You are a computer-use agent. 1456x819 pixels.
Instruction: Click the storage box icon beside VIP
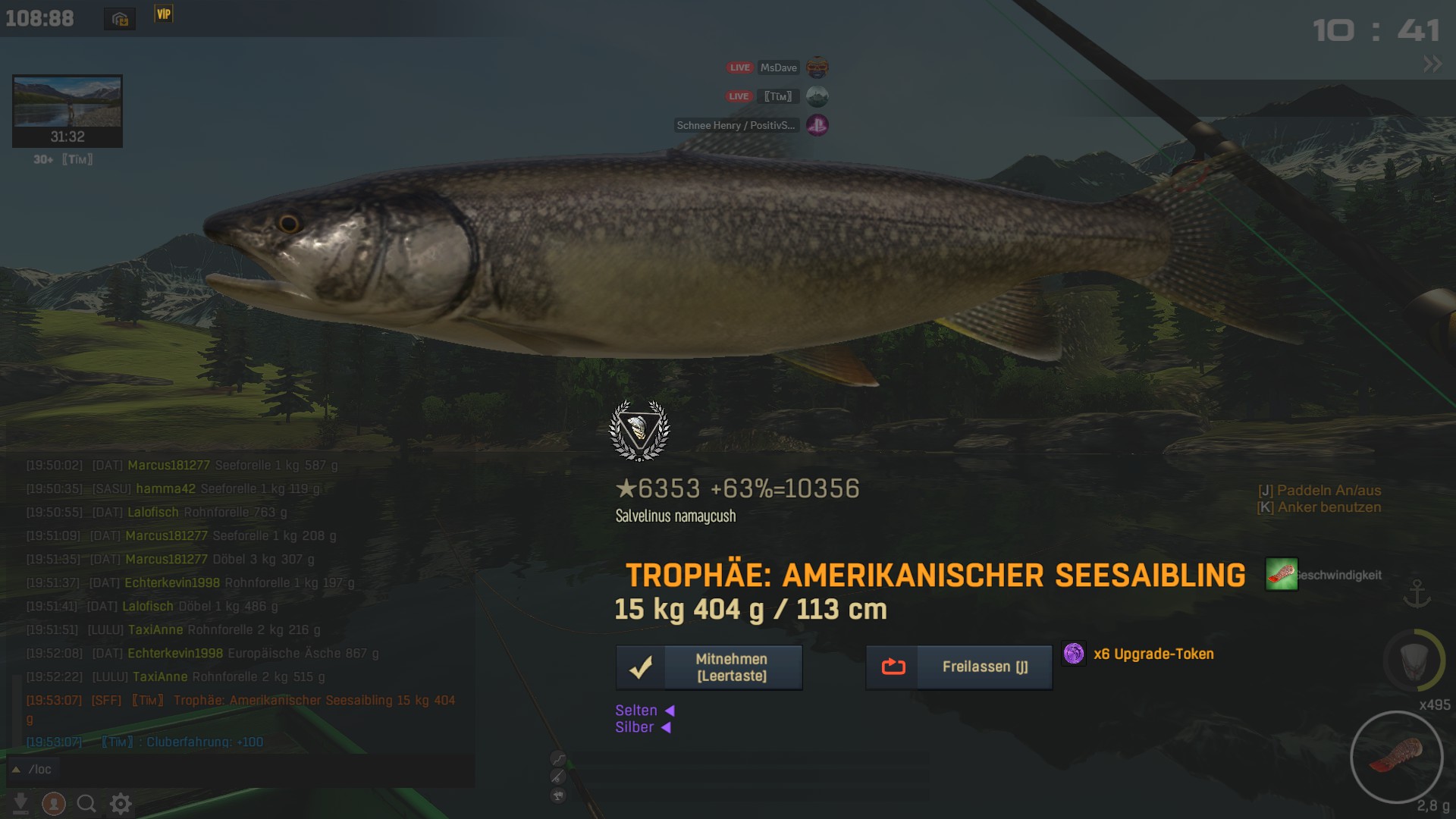(x=120, y=19)
